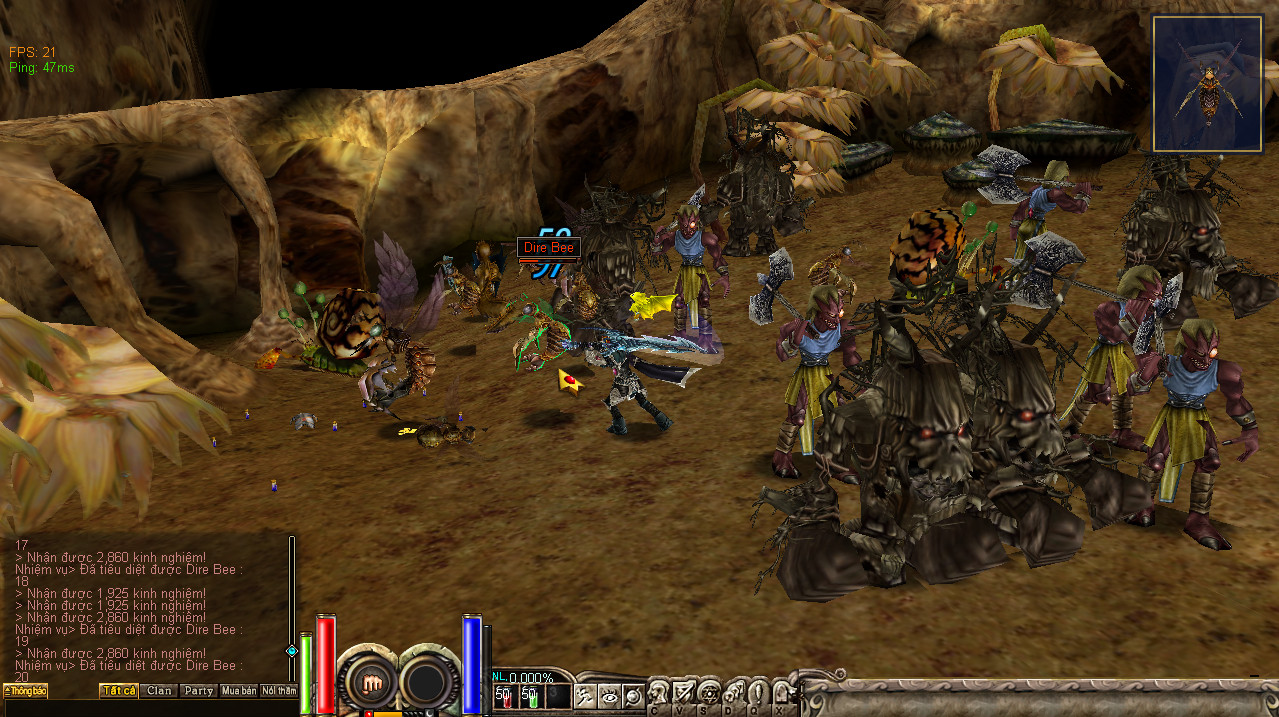Show the Mua bán trade chat tab
1279x717 pixels.
[x=239, y=691]
